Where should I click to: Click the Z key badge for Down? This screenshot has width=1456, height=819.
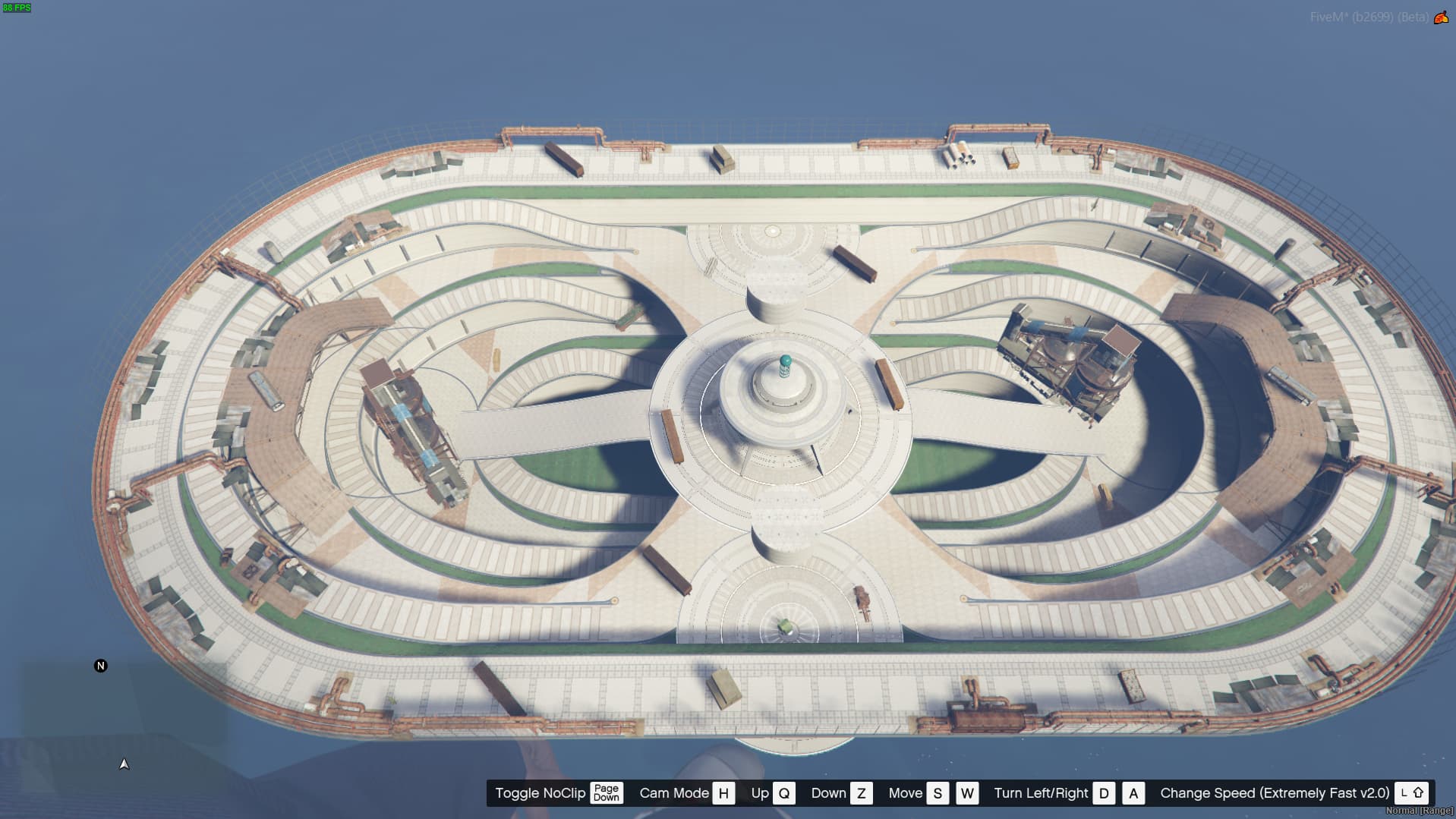pyautogui.click(x=862, y=792)
